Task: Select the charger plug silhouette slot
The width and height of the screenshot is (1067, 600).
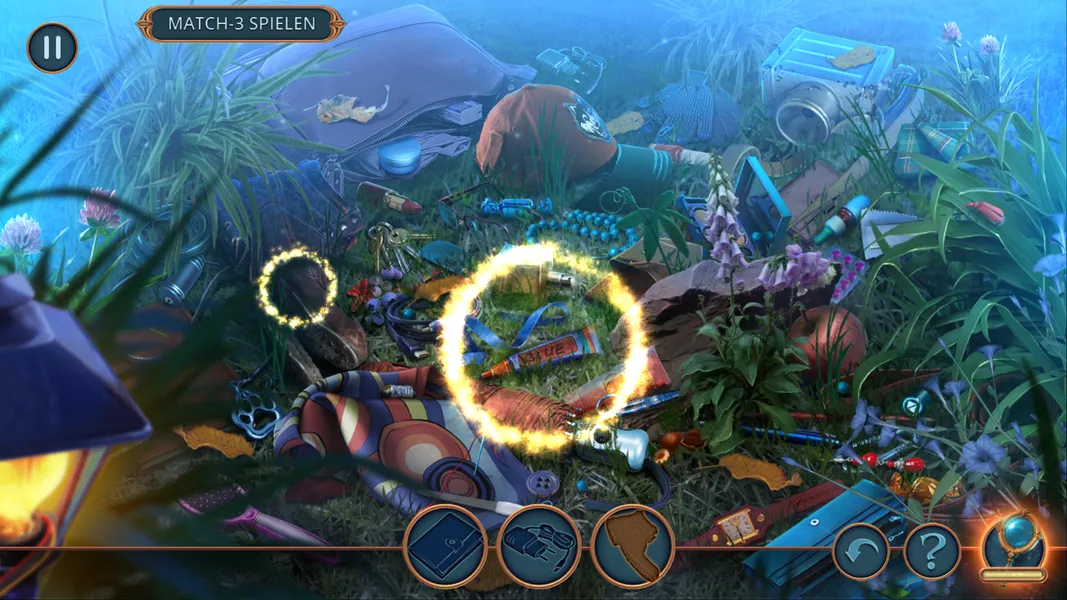Action: (x=538, y=546)
